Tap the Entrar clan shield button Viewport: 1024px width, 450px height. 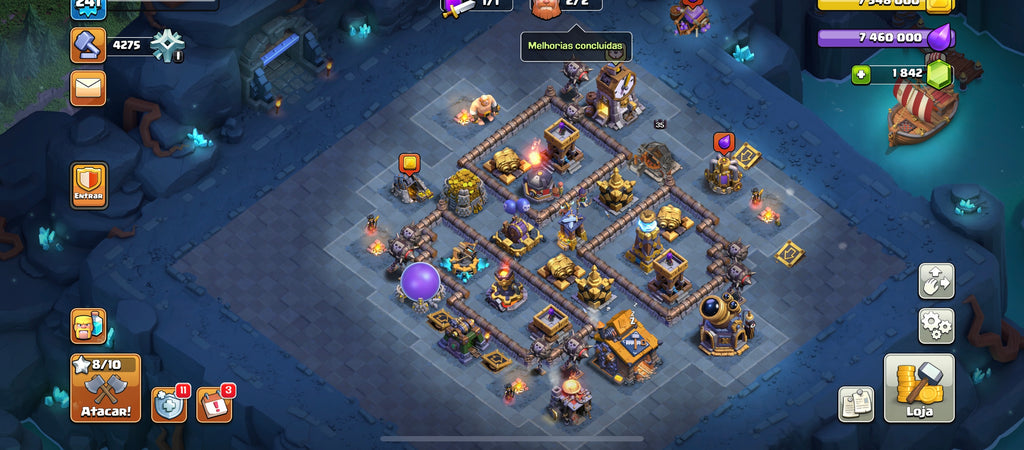pos(89,186)
